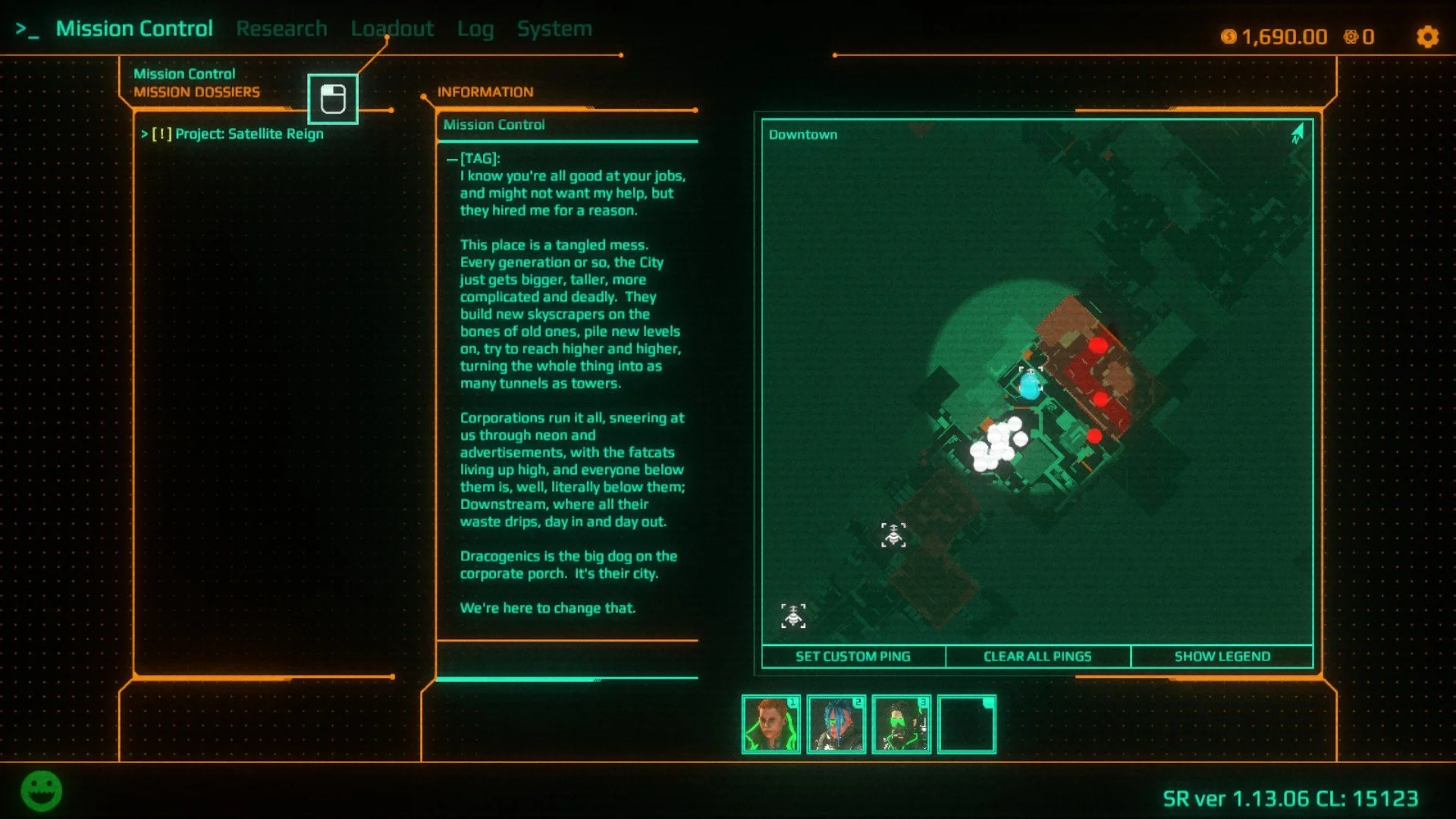Click Set Custom Ping button
The width and height of the screenshot is (1456, 819).
pos(853,657)
